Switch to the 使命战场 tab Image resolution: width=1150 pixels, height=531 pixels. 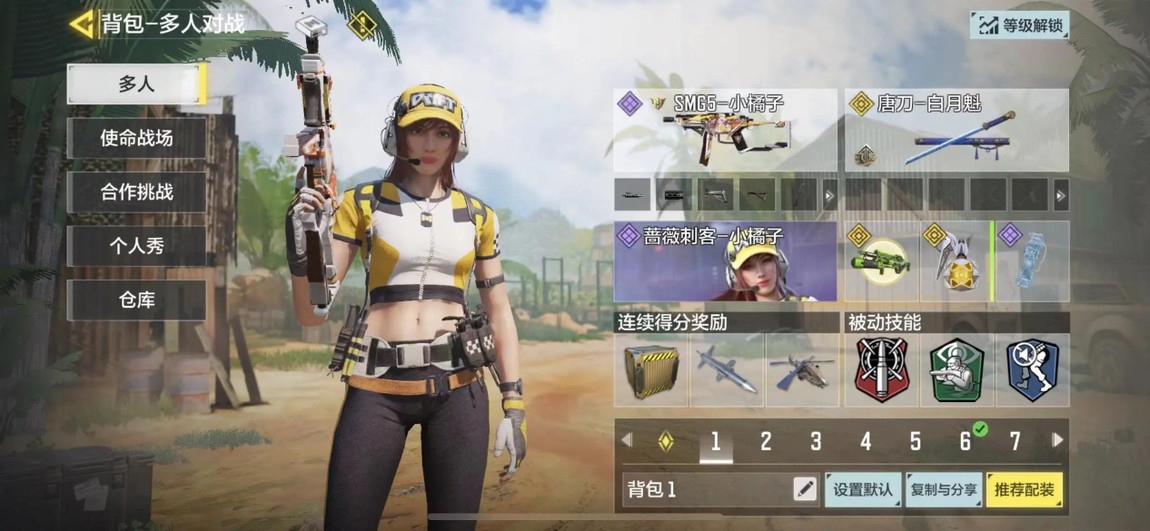tap(136, 138)
